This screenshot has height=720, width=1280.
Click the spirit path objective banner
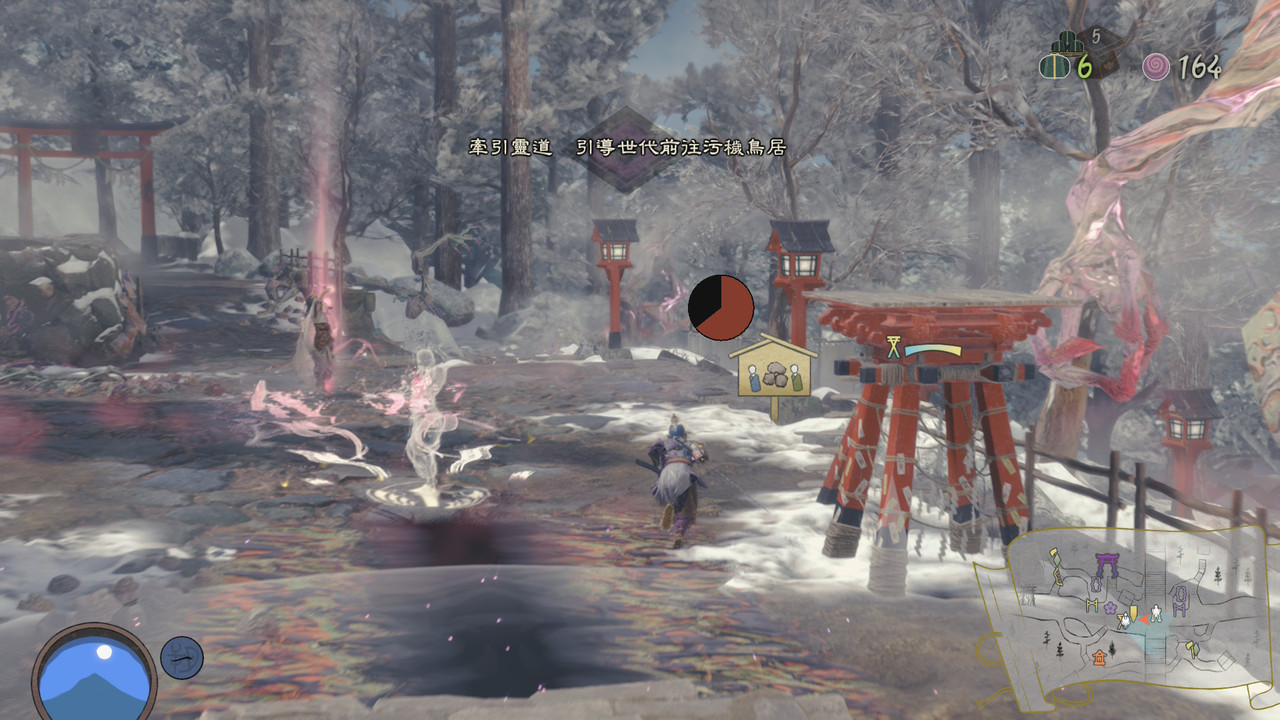click(627, 148)
